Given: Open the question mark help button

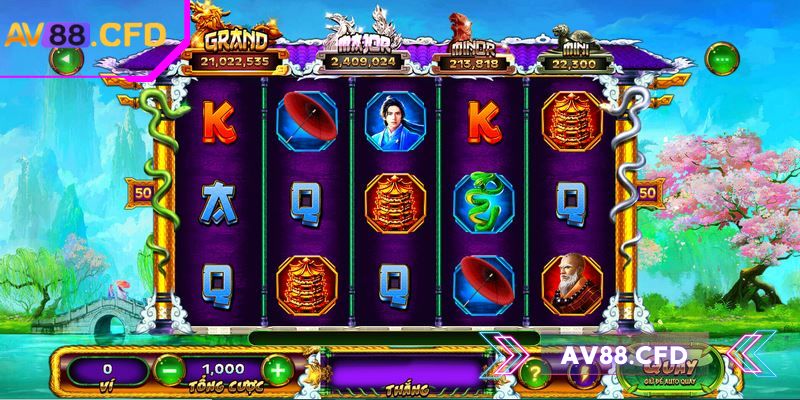Looking at the screenshot, I should tap(536, 372).
